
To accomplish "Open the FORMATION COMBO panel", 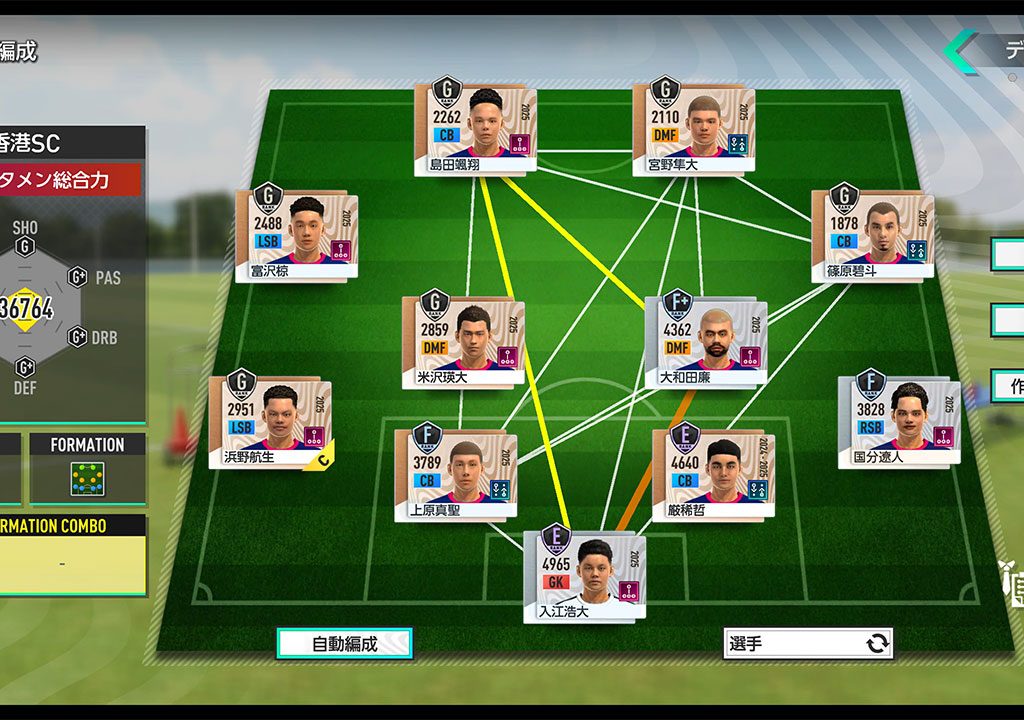I will [72, 555].
